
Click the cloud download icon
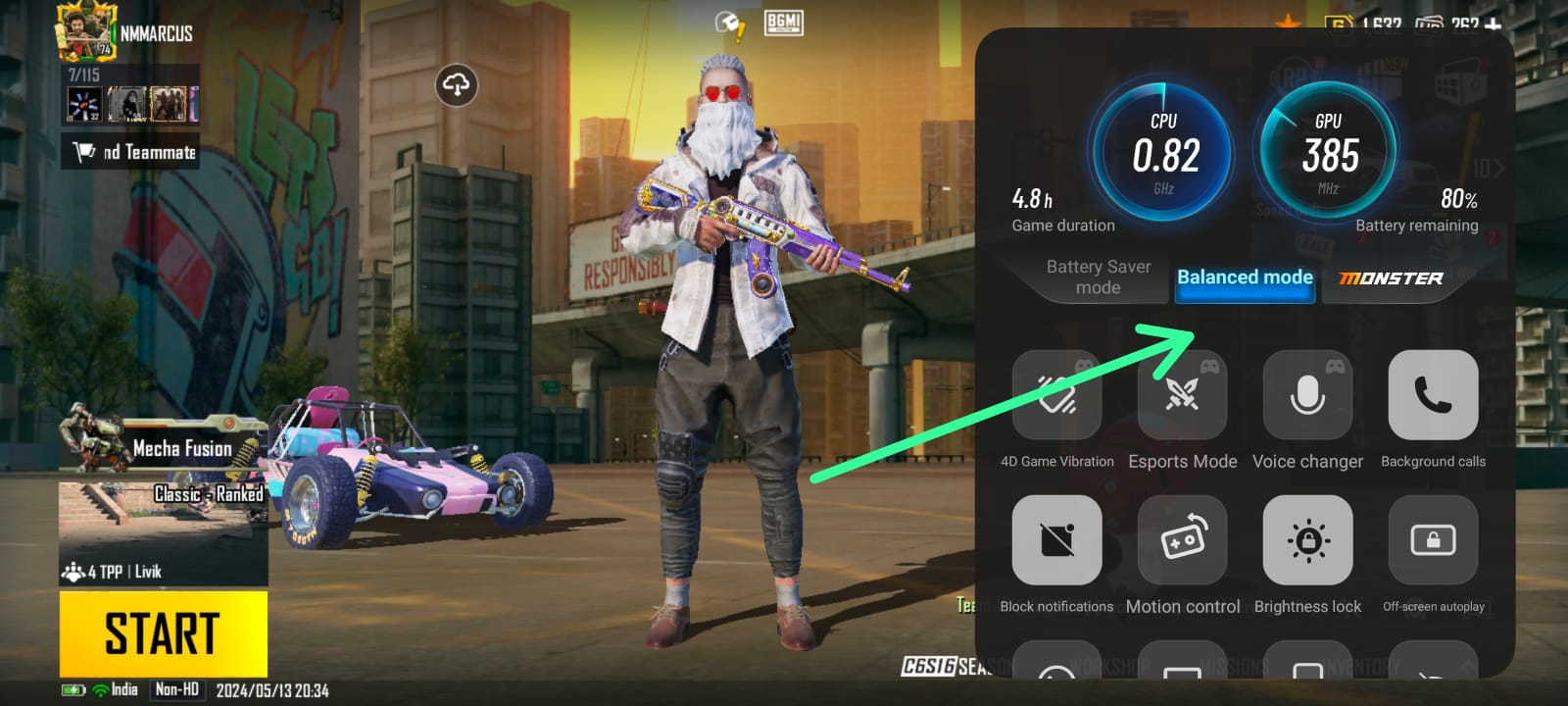457,85
